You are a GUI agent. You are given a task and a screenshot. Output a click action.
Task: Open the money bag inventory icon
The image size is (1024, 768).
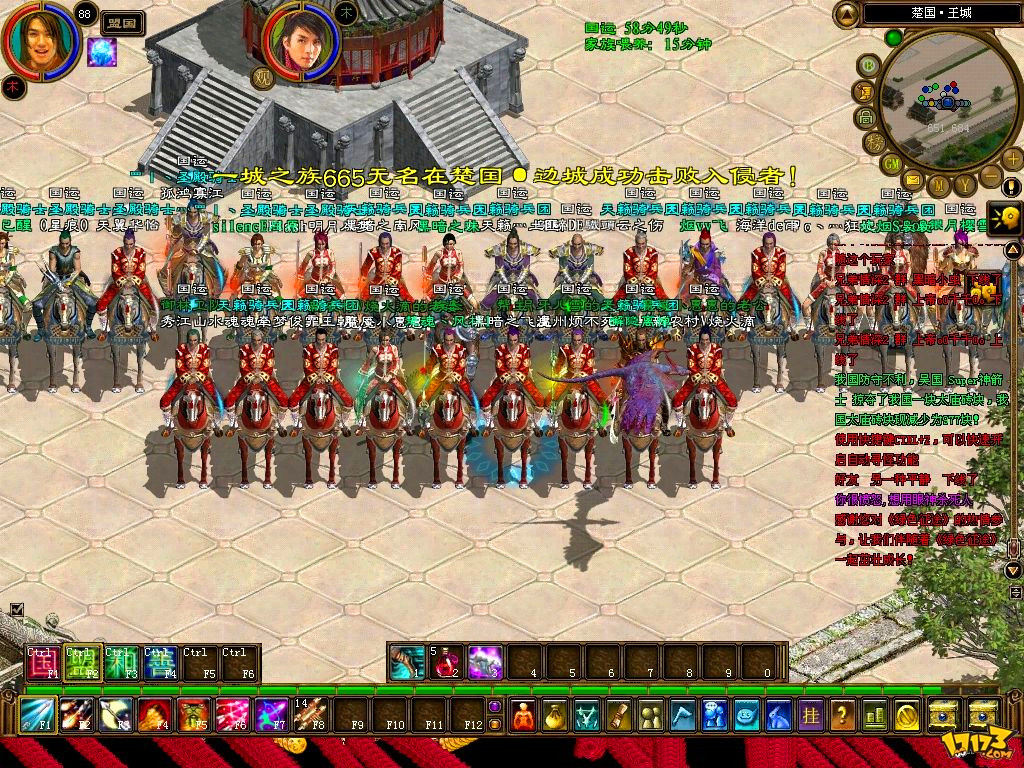[555, 715]
